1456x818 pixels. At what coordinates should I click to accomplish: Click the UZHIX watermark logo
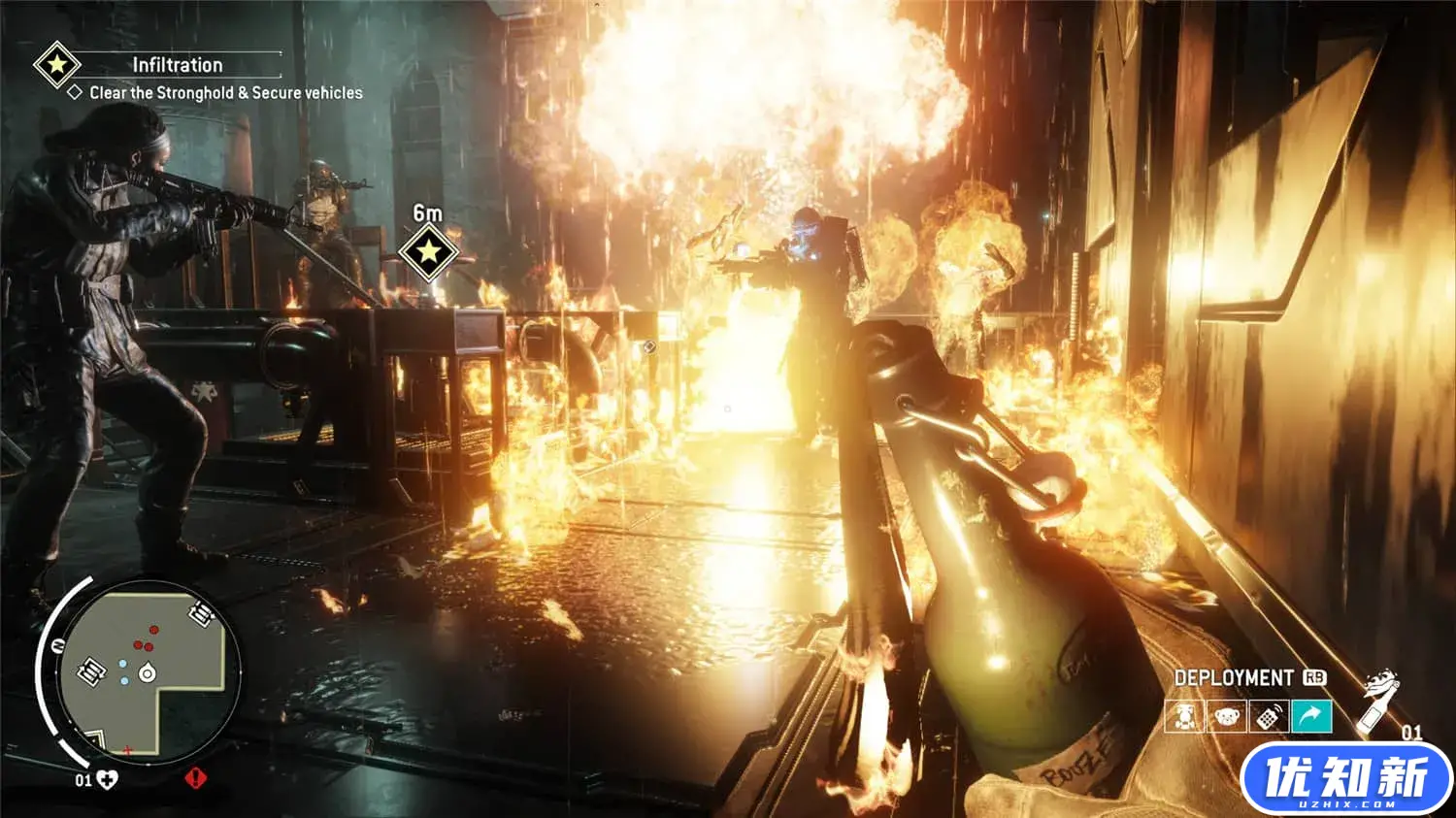pos(1346,779)
